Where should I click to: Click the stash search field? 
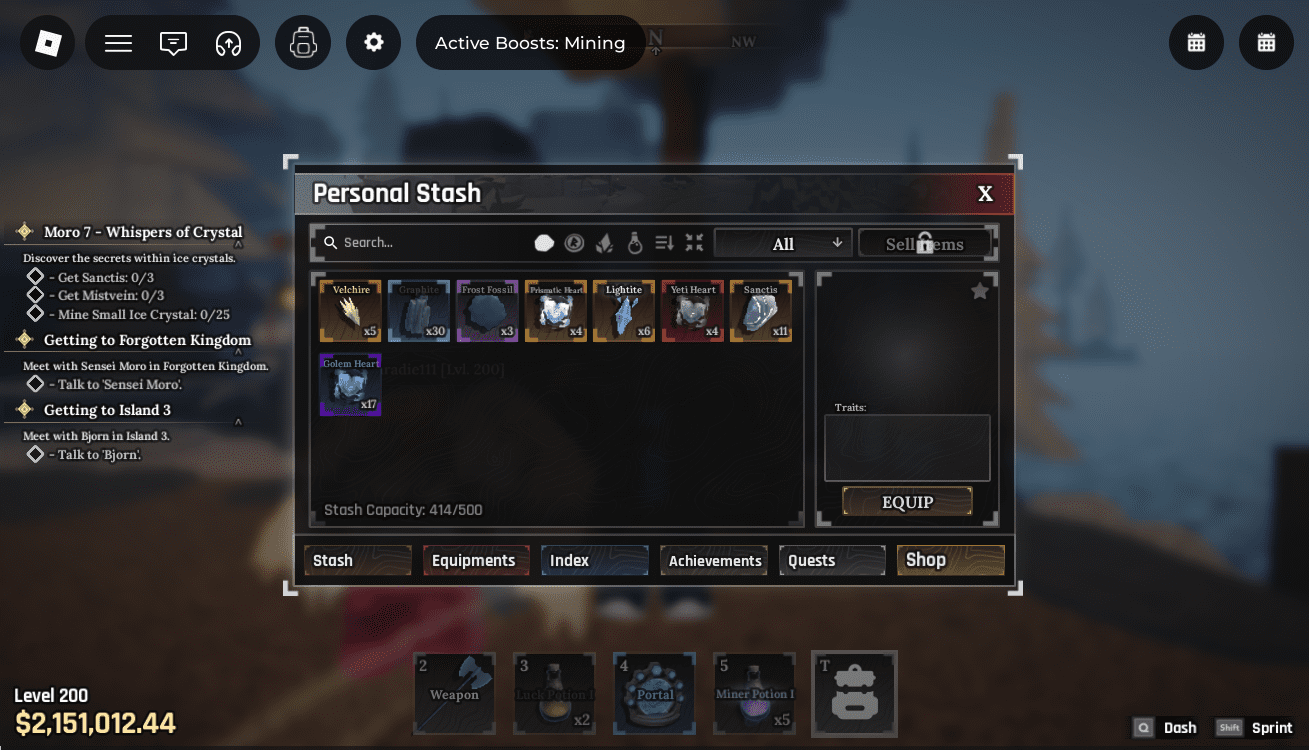point(430,243)
